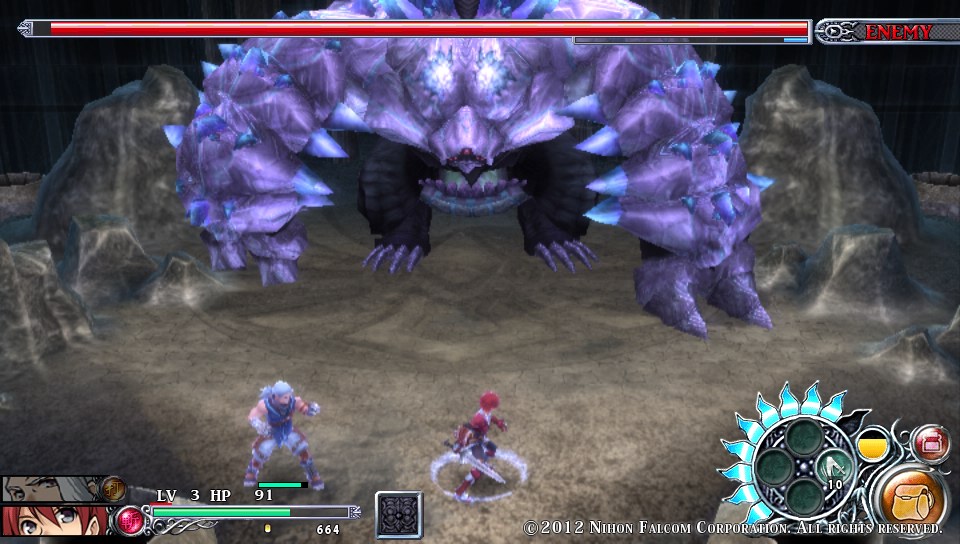Tap the red menu icon above the bag

pos(932,441)
